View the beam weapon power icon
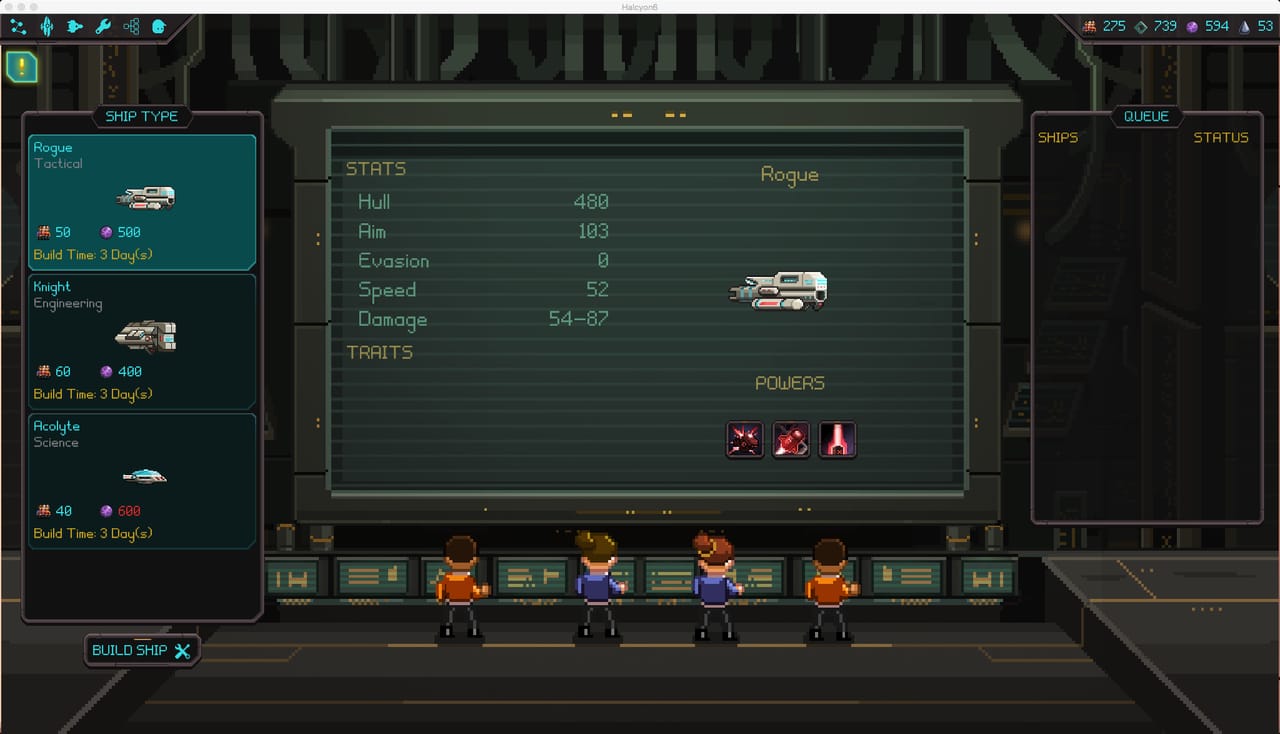This screenshot has width=1280, height=734. 838,439
